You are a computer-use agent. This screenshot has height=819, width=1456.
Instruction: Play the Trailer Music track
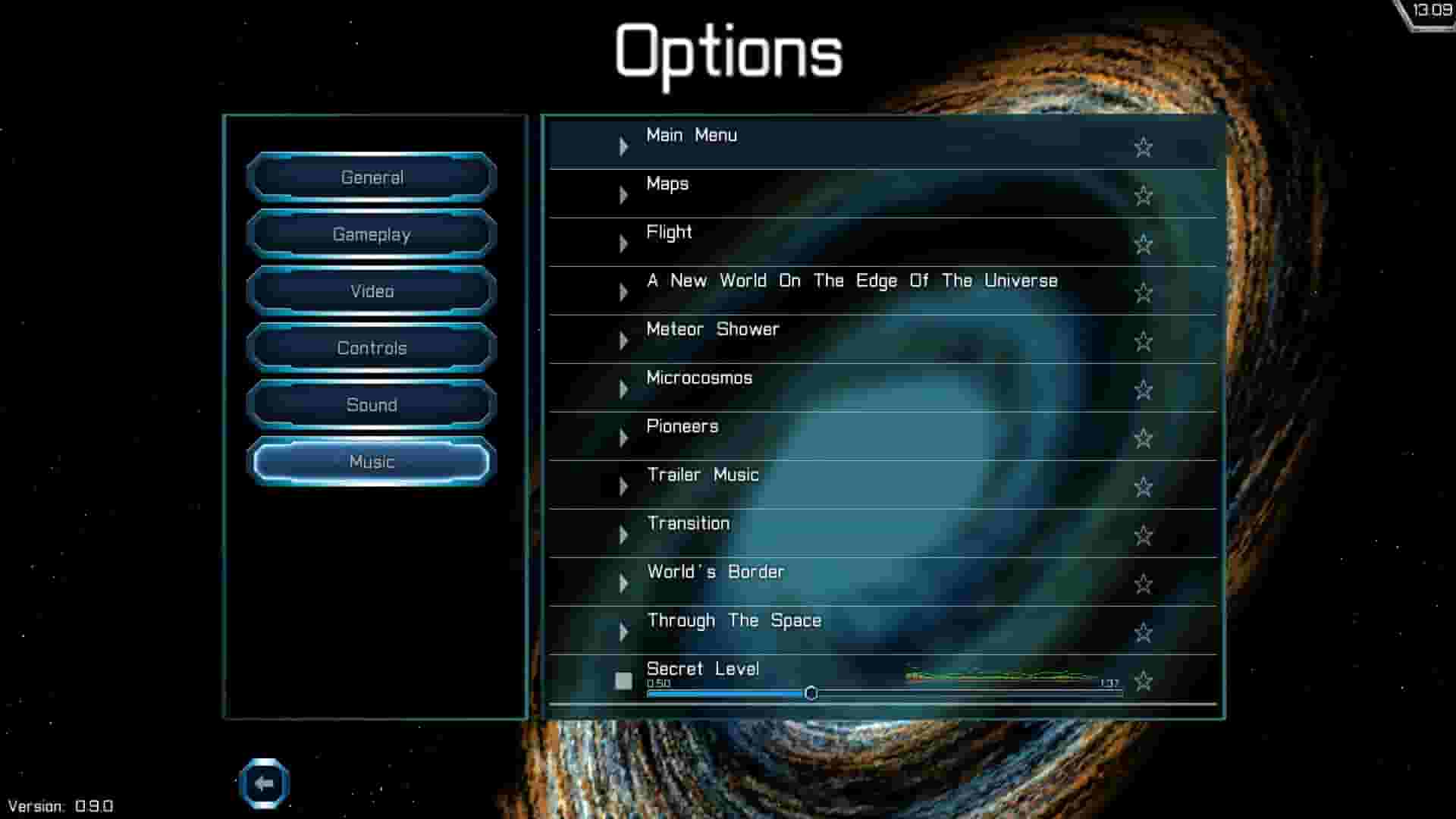click(x=624, y=485)
